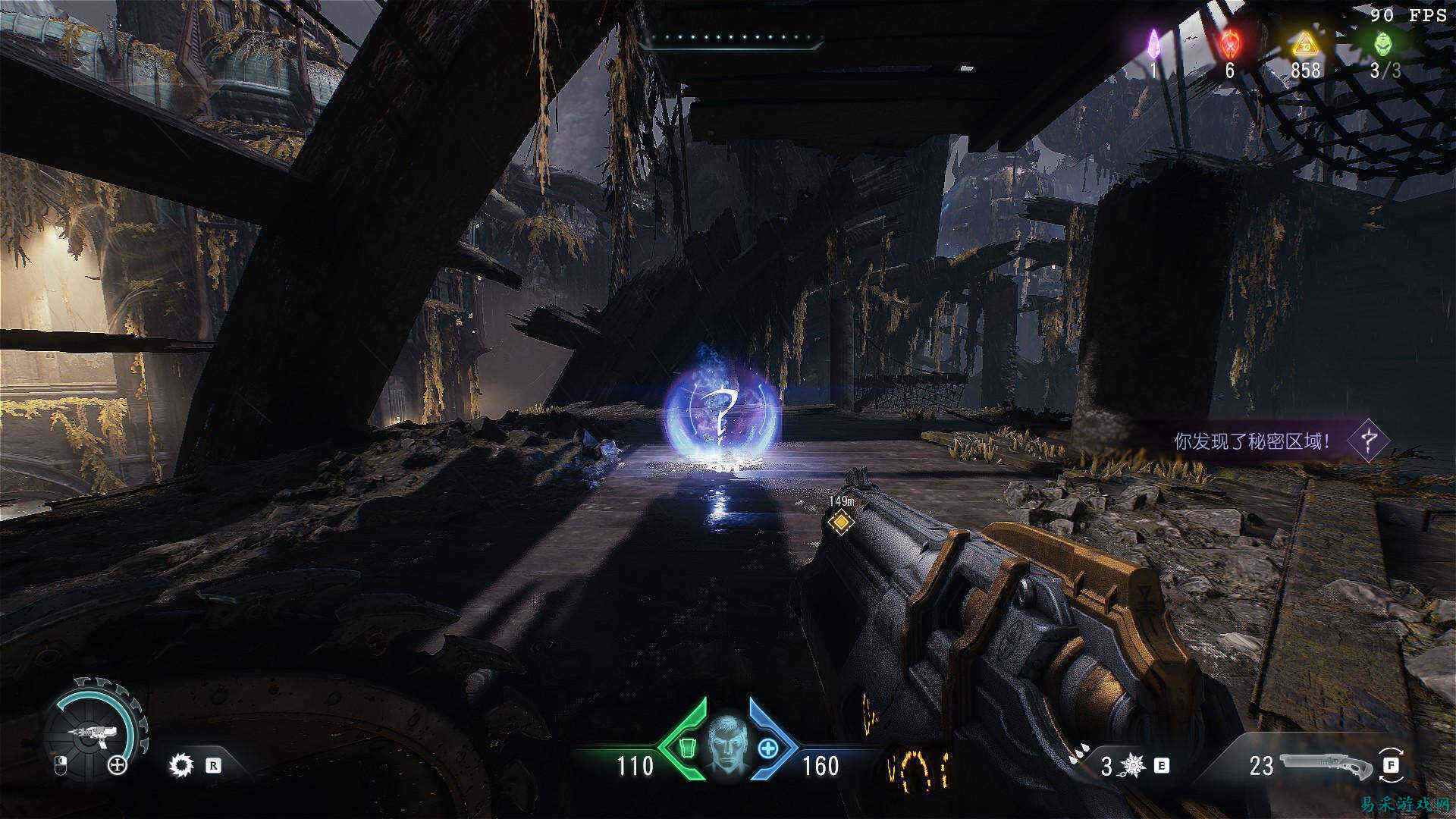Activate the shuriken throwable icon
The height and width of the screenshot is (819, 1456).
[x=1133, y=766]
